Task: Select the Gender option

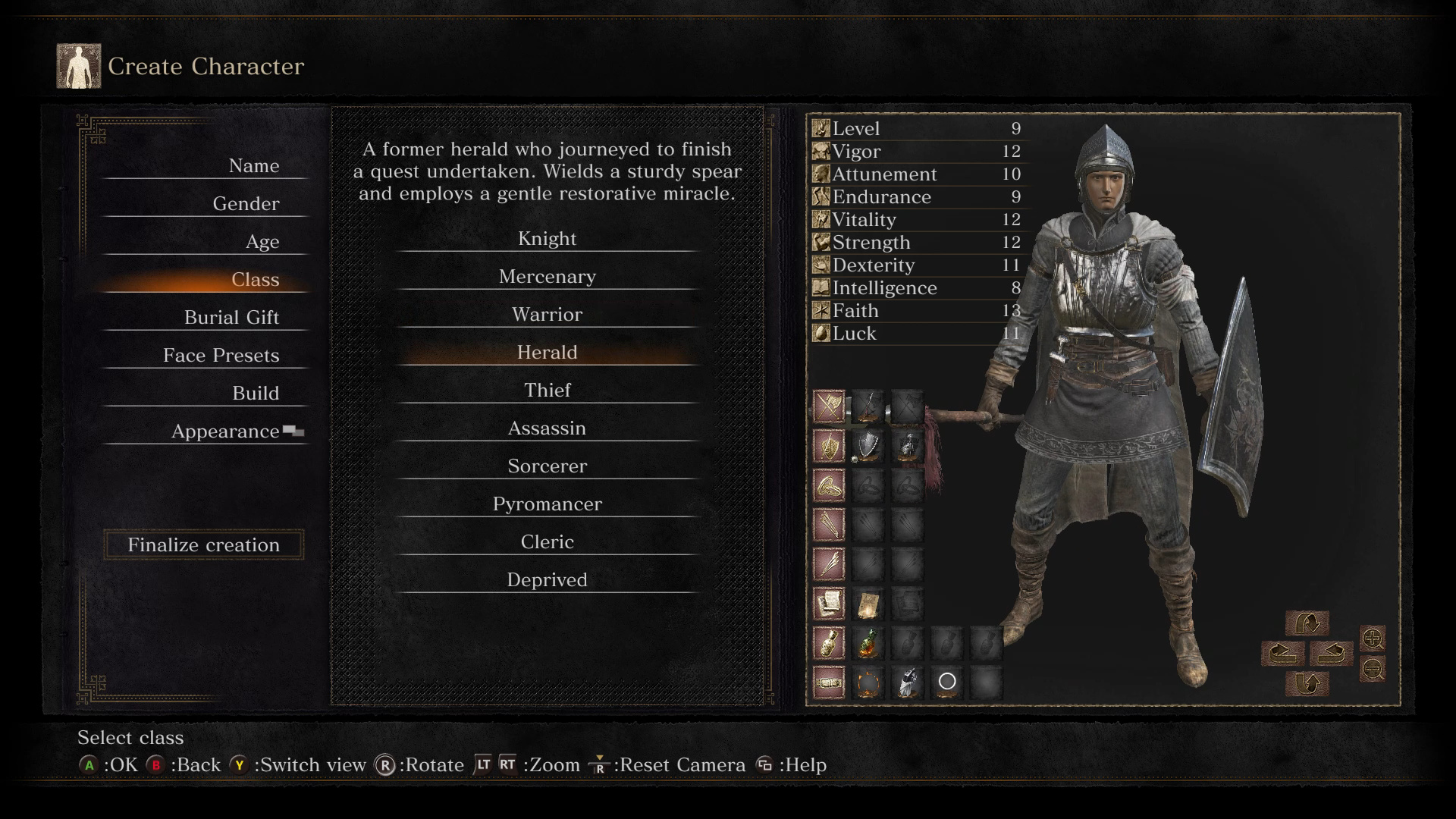Action: click(x=246, y=204)
